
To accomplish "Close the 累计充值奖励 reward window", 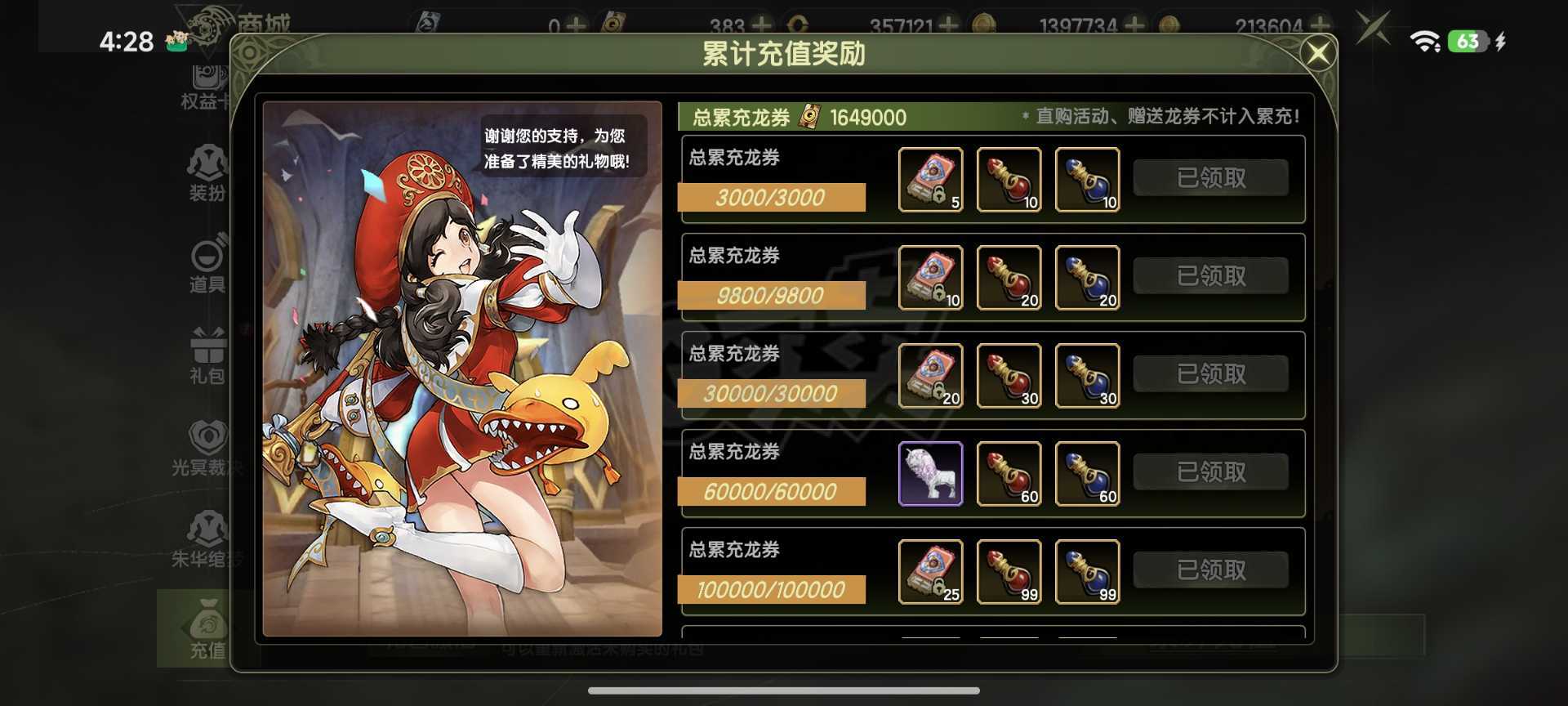I will 1318,52.
